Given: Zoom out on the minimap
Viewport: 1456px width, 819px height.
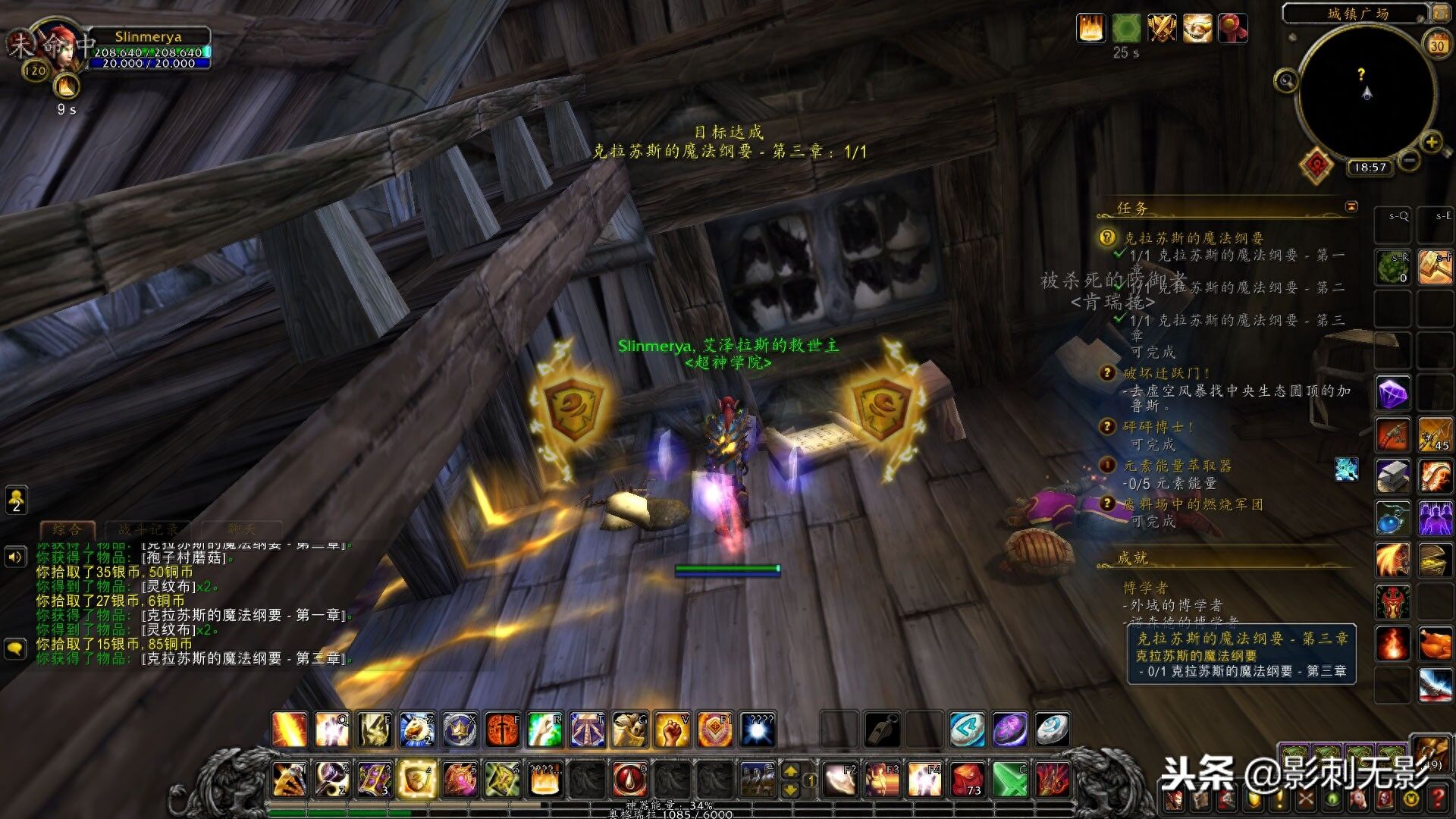Looking at the screenshot, I should click(x=1409, y=160).
